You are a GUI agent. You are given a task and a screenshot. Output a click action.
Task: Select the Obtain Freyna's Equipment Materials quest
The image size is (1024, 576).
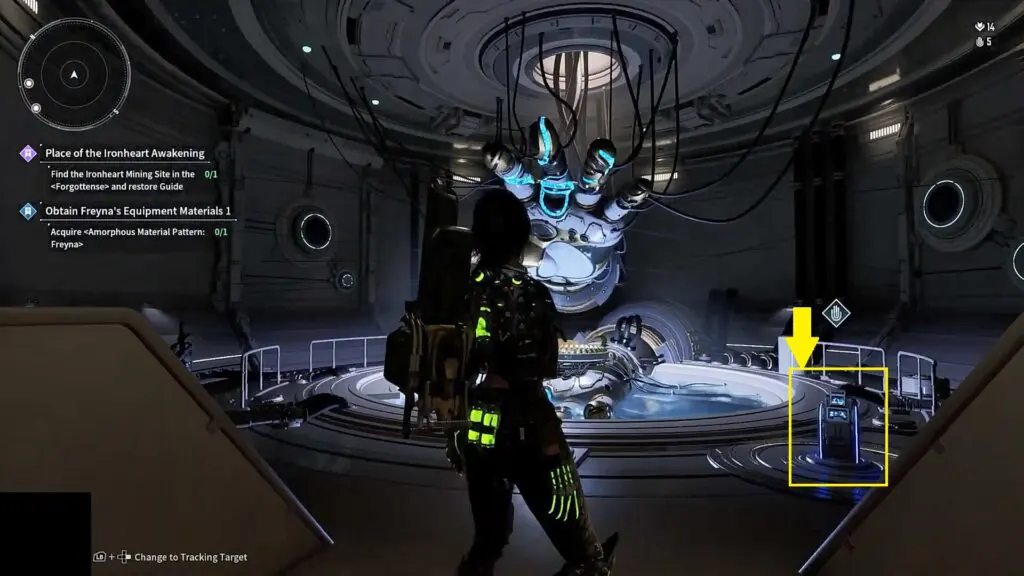(x=137, y=211)
